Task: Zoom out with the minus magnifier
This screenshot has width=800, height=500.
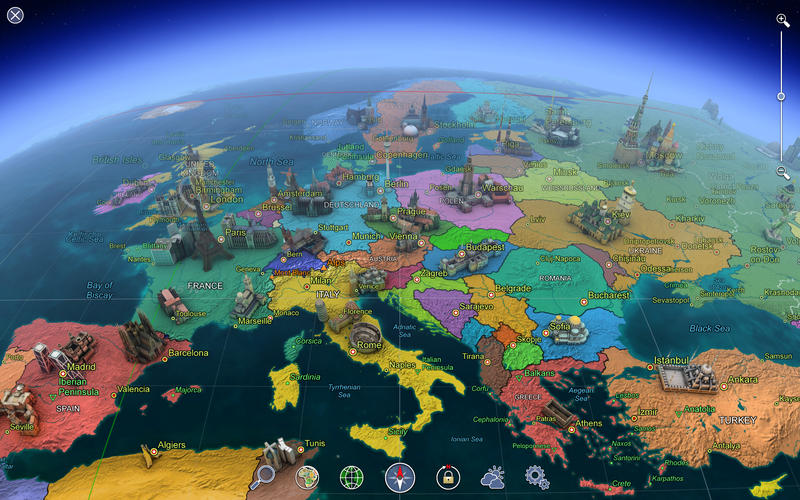Action: pos(783,172)
